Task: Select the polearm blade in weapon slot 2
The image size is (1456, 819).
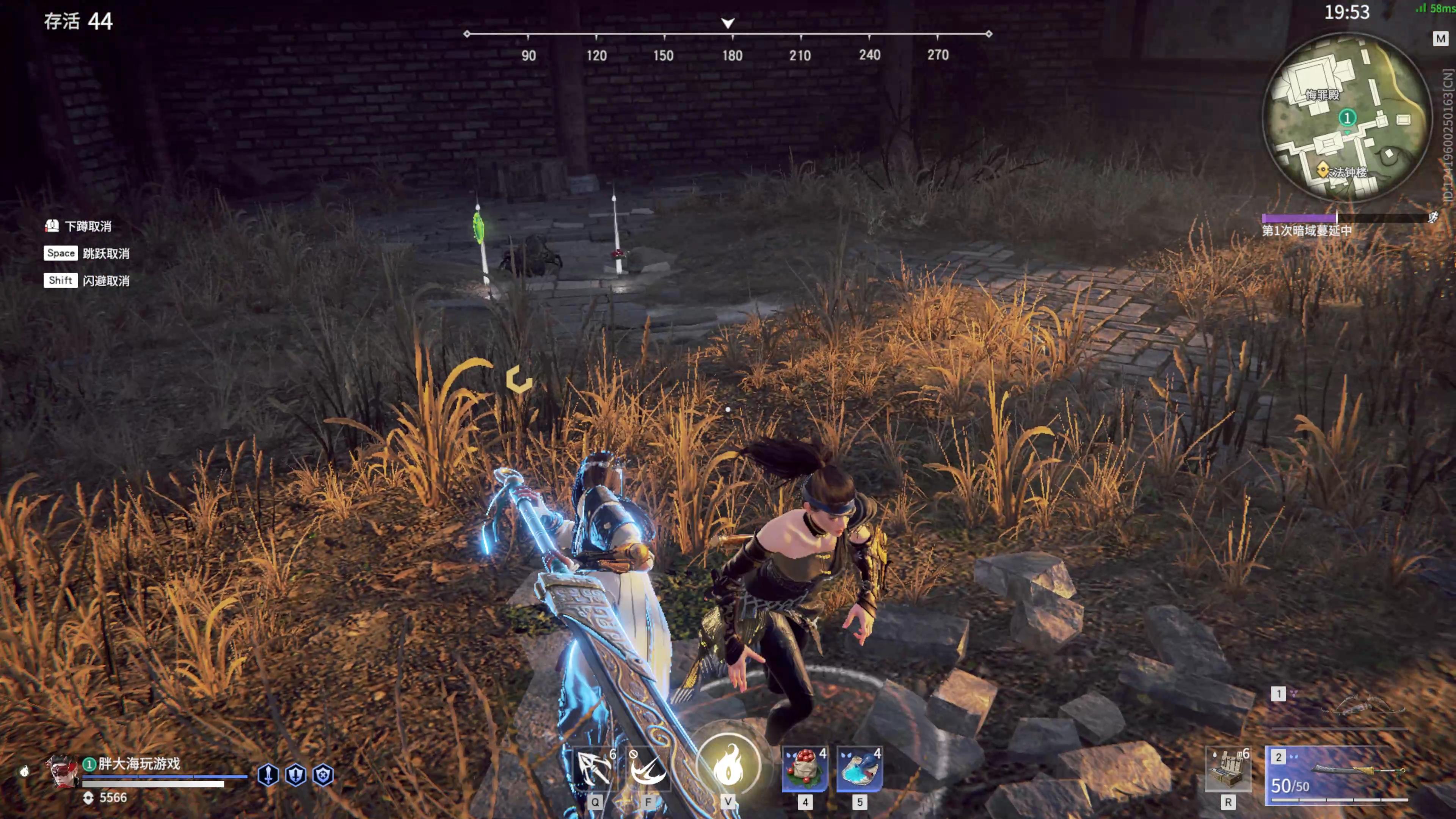Action: (x=1357, y=772)
